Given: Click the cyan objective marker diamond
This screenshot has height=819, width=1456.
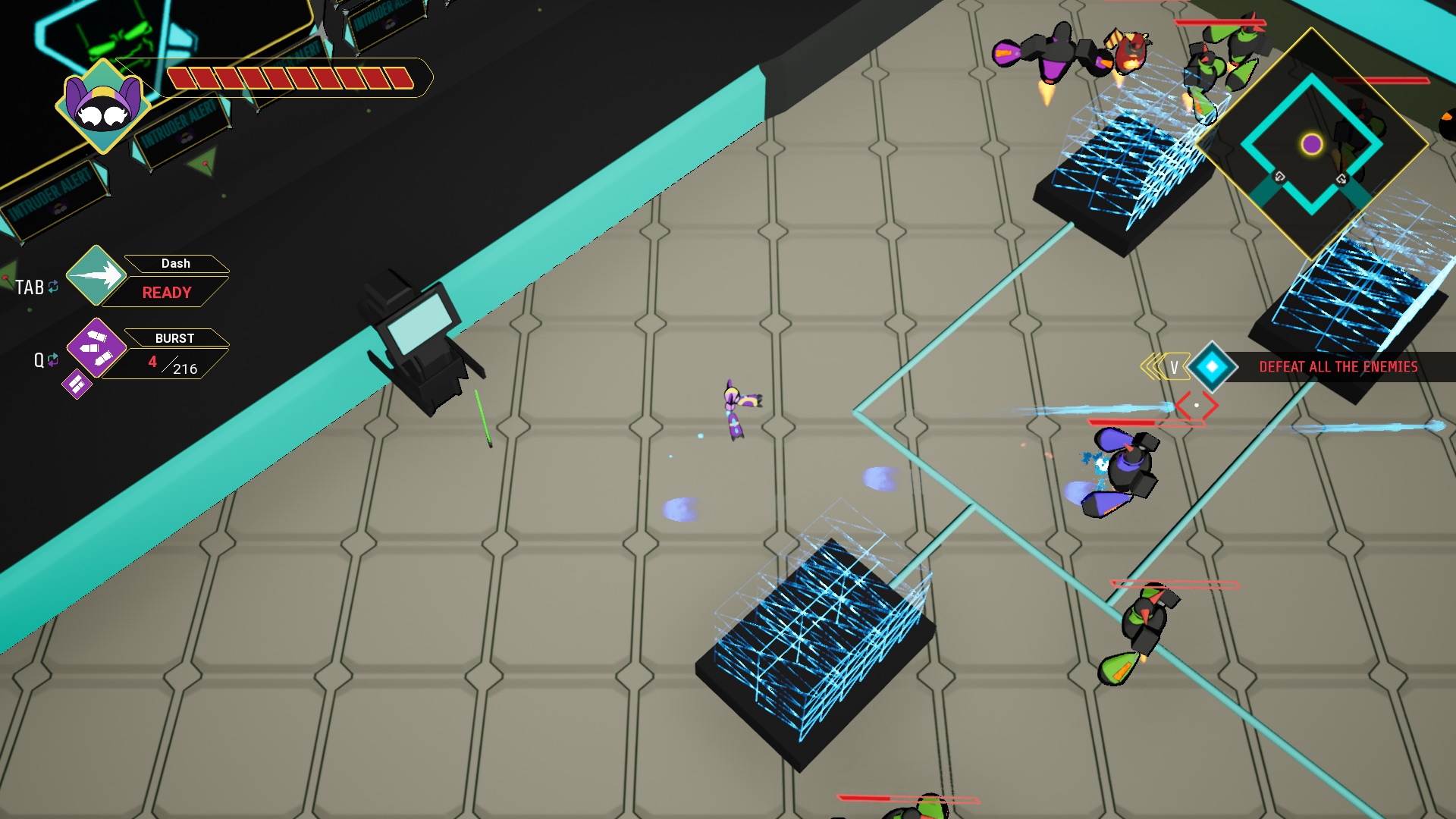Looking at the screenshot, I should click(x=1213, y=367).
